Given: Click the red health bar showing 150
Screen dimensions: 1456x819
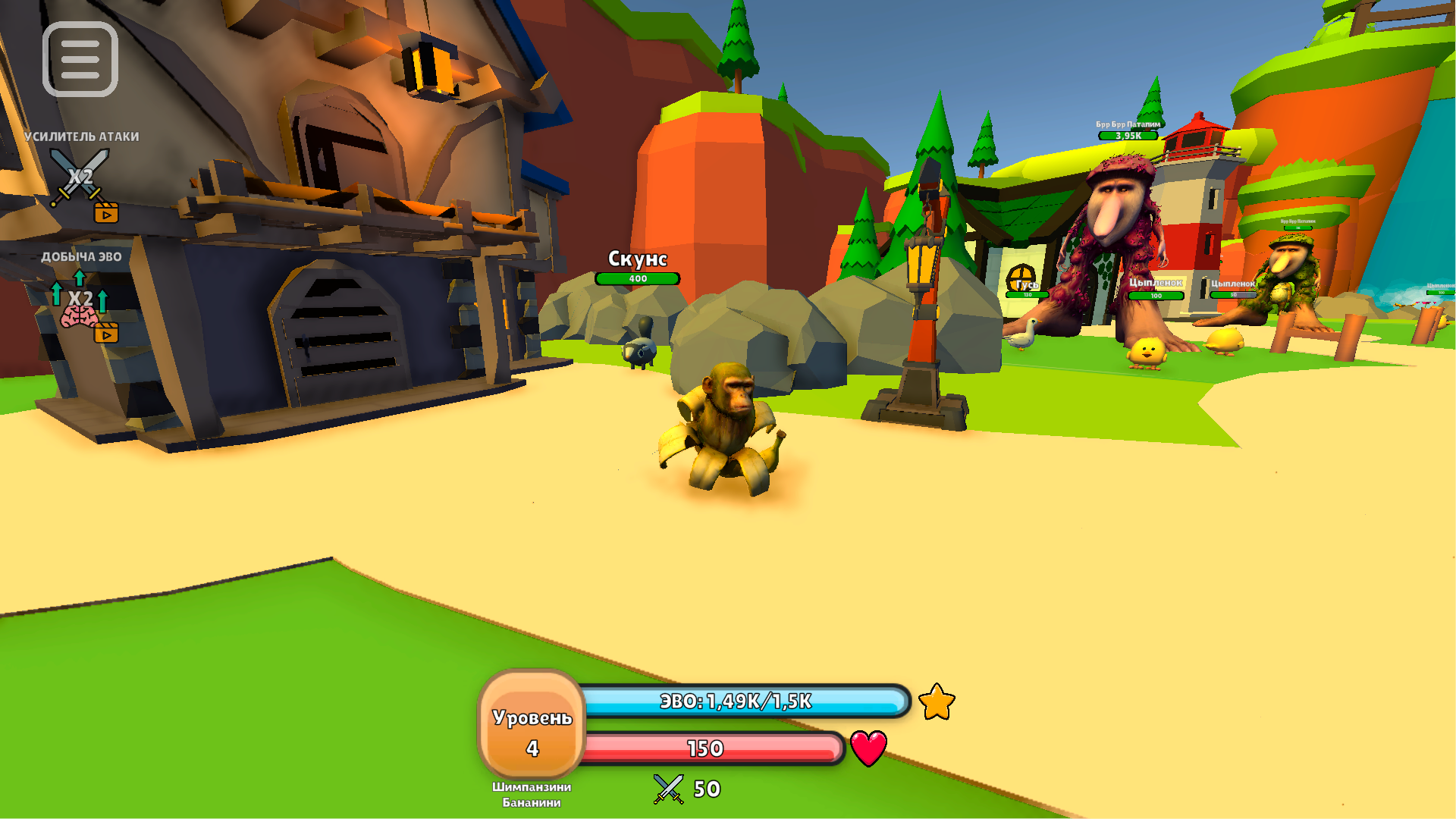Looking at the screenshot, I should [x=705, y=749].
